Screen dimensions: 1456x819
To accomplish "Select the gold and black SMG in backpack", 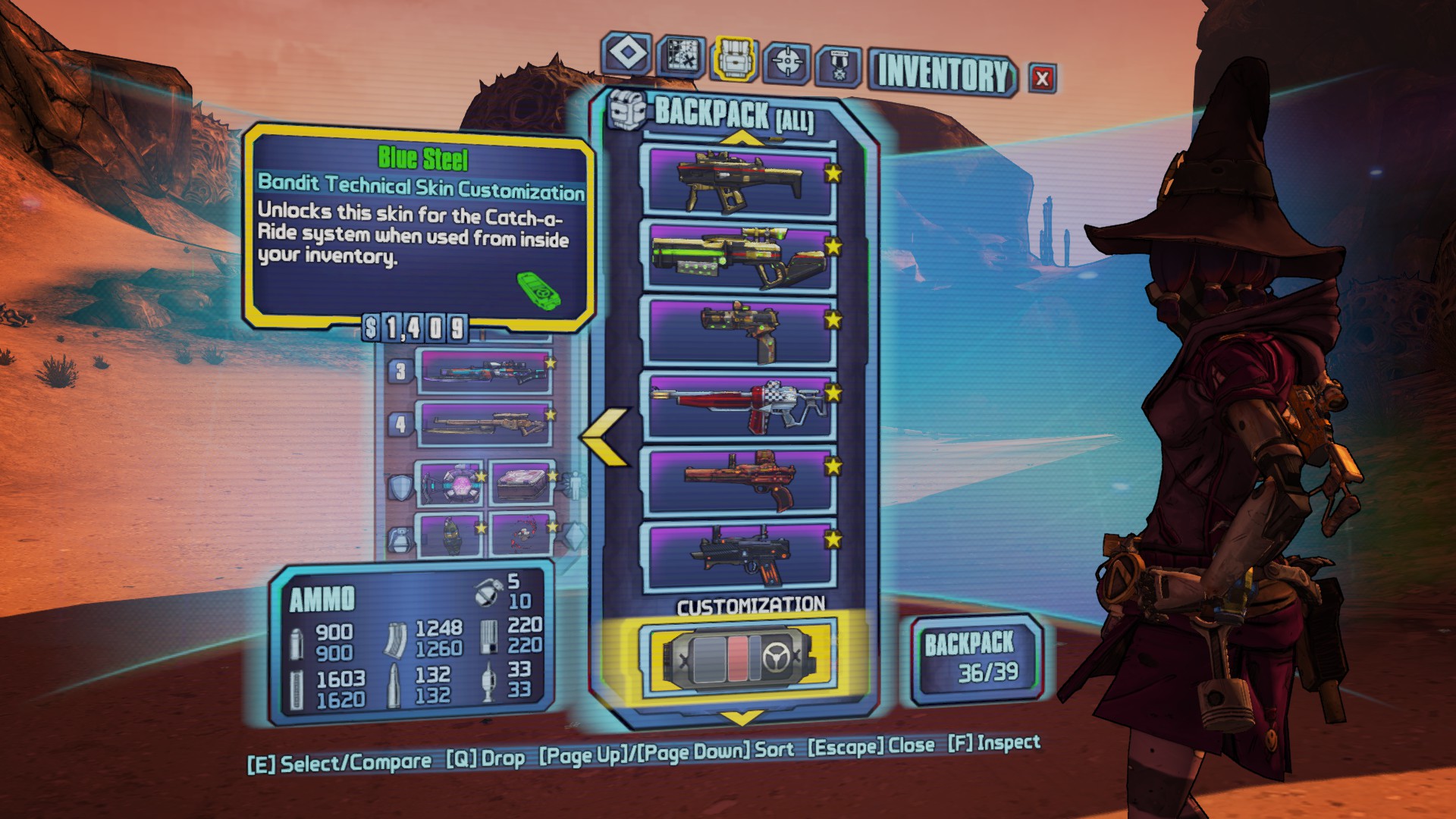I will click(739, 180).
